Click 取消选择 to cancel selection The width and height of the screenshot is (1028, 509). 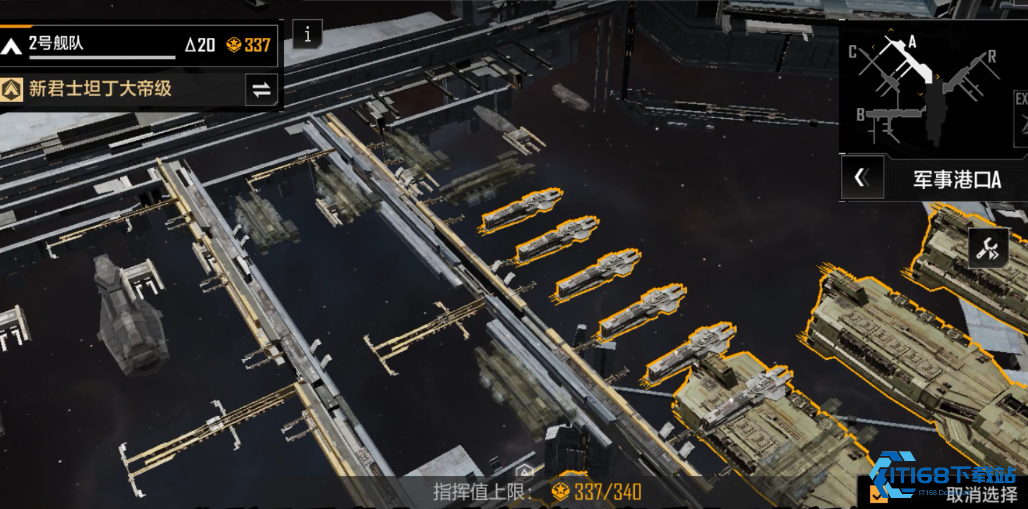982,492
